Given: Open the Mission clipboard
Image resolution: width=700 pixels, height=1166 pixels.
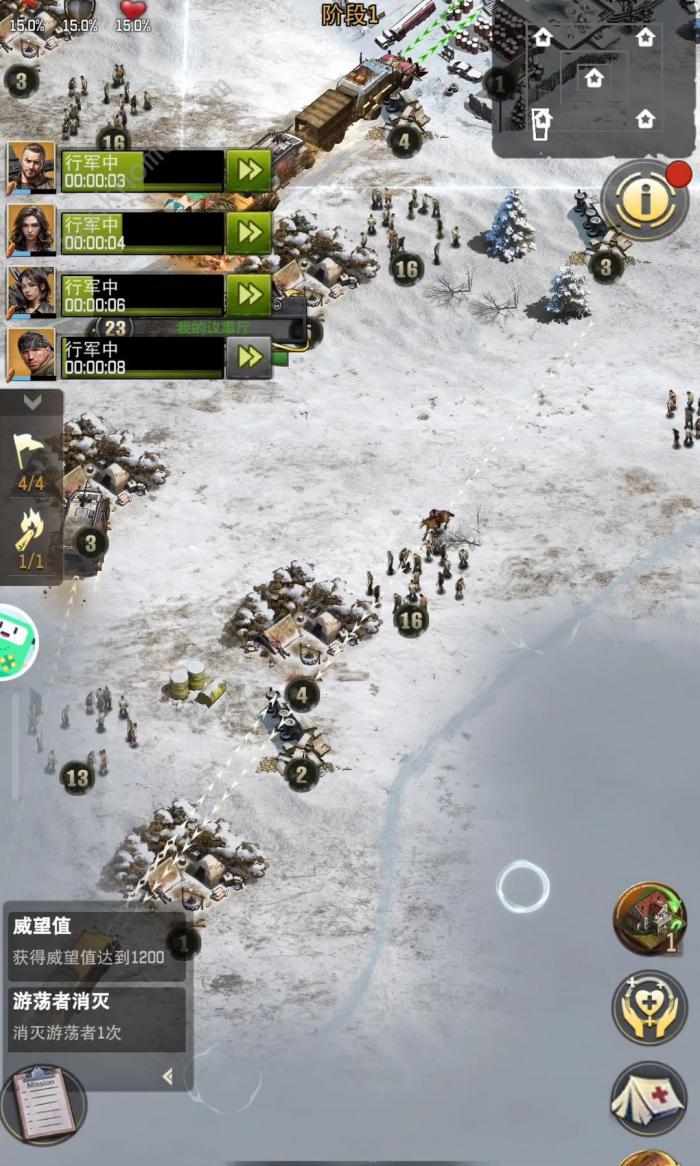Looking at the screenshot, I should (x=44, y=1104).
